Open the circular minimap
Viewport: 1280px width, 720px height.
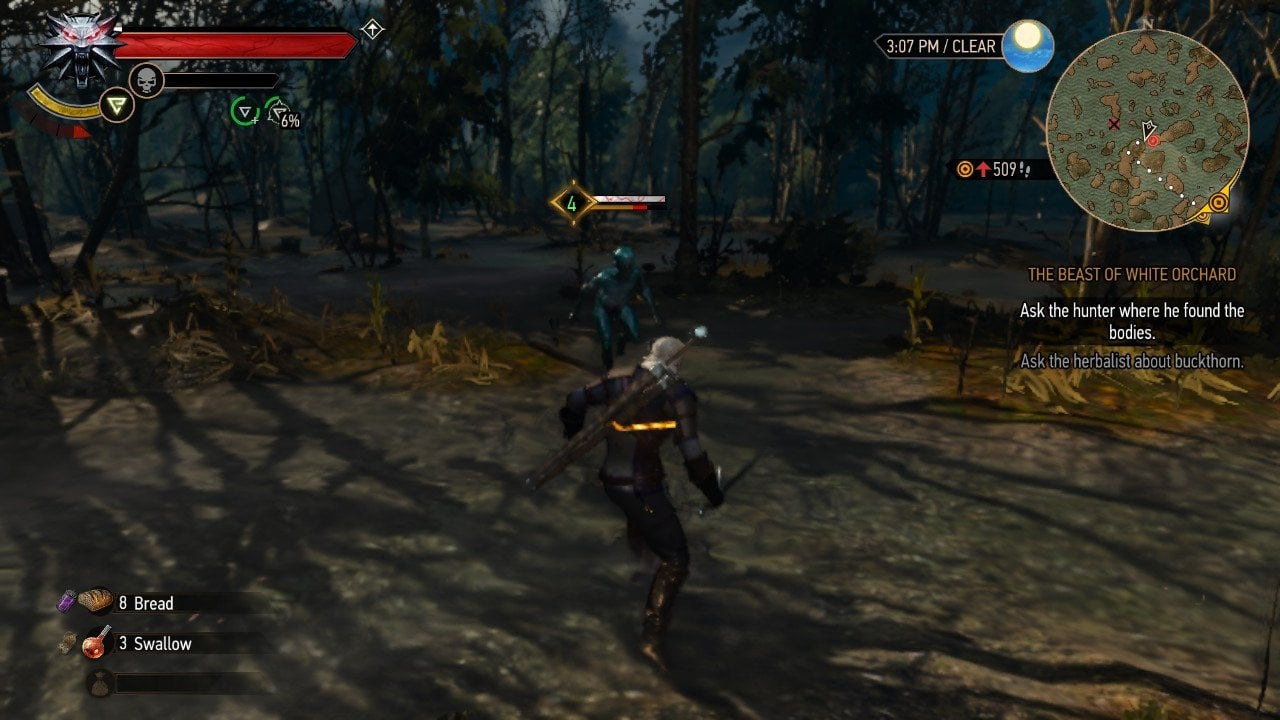pyautogui.click(x=1147, y=130)
